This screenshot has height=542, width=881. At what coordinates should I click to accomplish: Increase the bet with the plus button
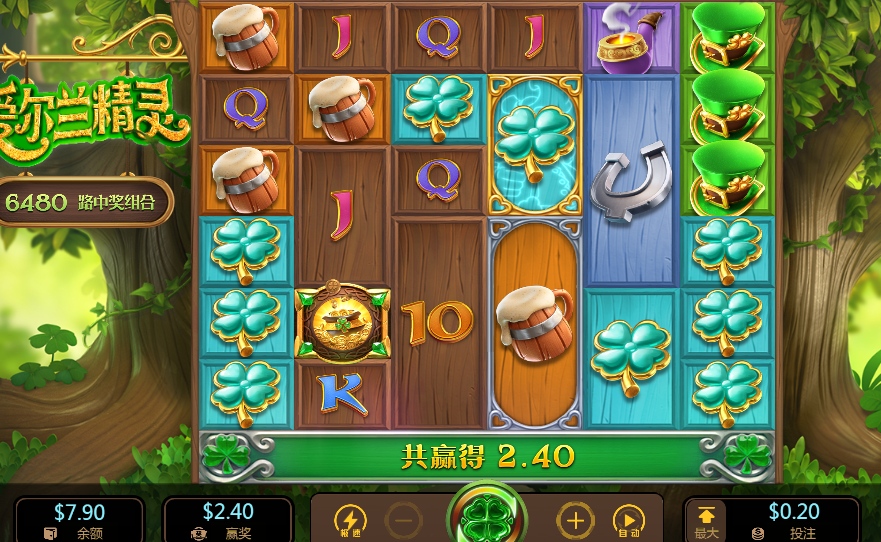point(575,521)
